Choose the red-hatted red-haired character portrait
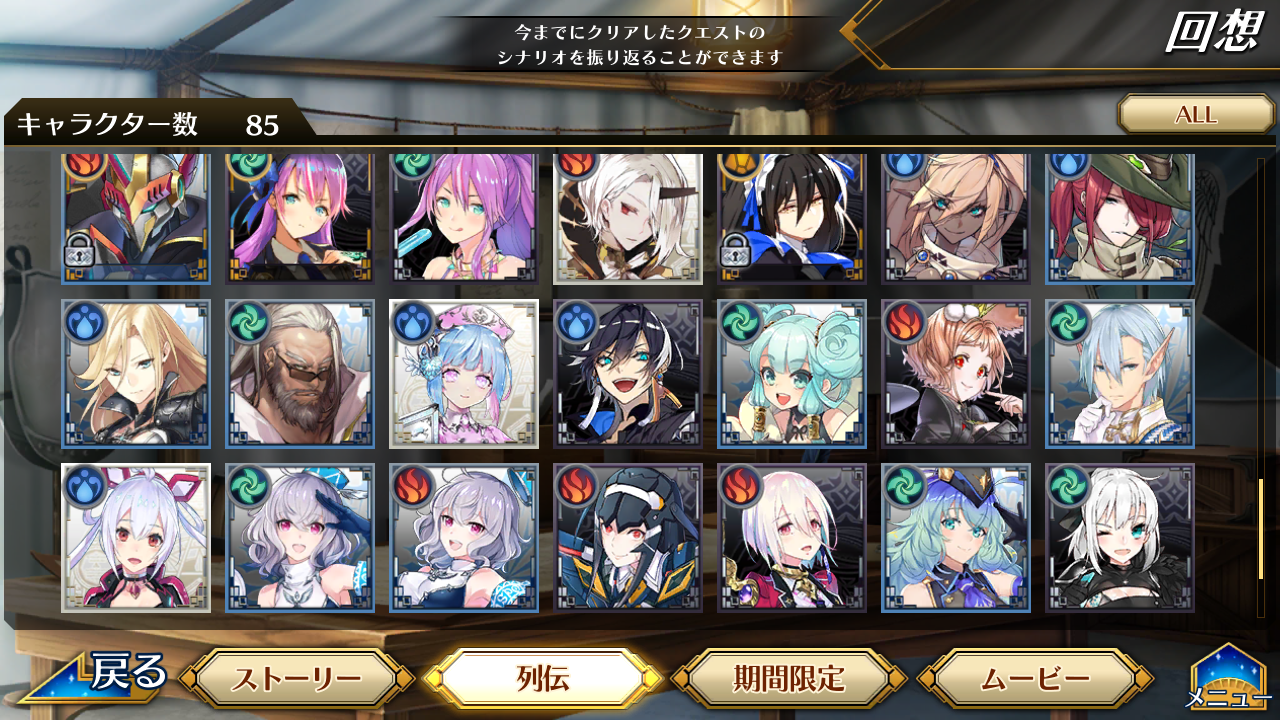 coord(1119,218)
